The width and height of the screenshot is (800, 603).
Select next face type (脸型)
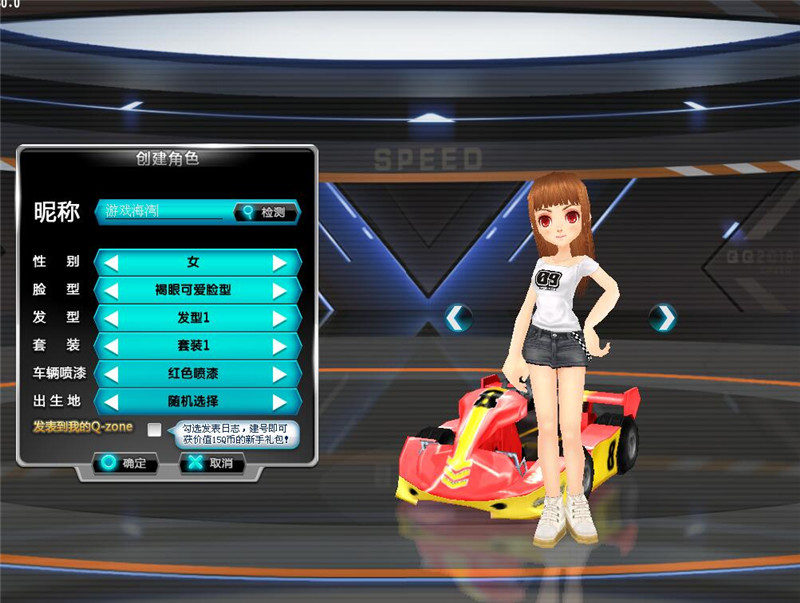point(281,291)
